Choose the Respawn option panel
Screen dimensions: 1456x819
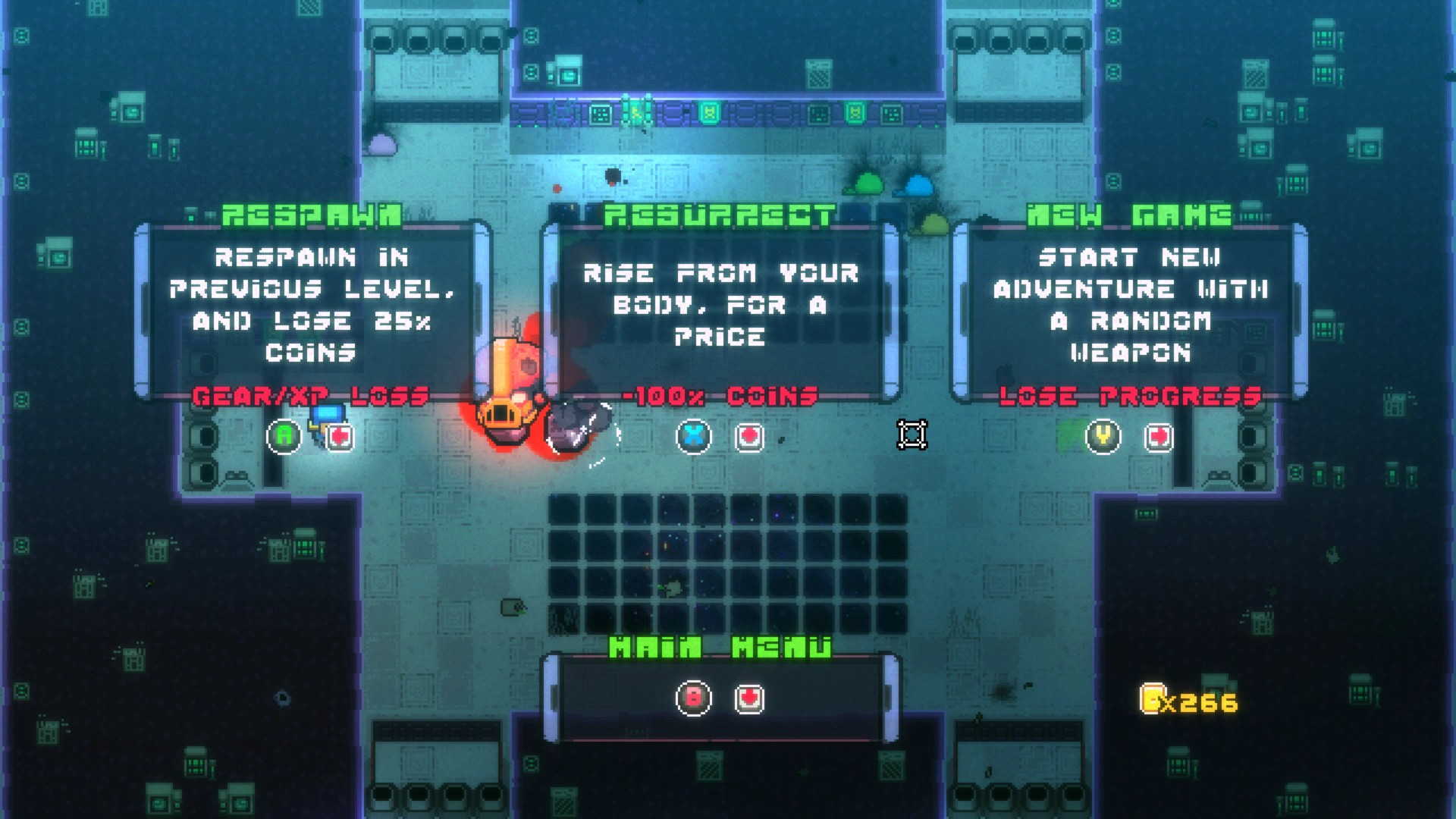pos(312,307)
